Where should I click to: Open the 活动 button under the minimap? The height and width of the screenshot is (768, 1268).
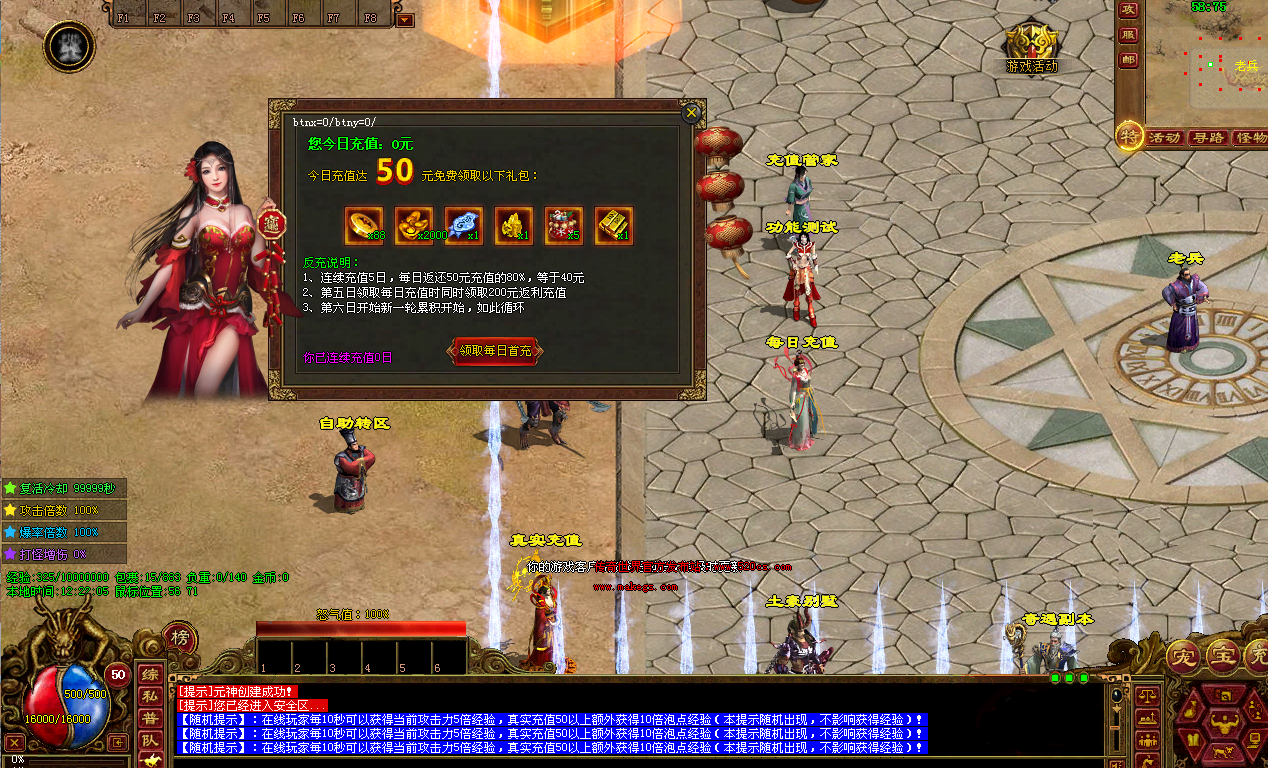click(x=1165, y=137)
